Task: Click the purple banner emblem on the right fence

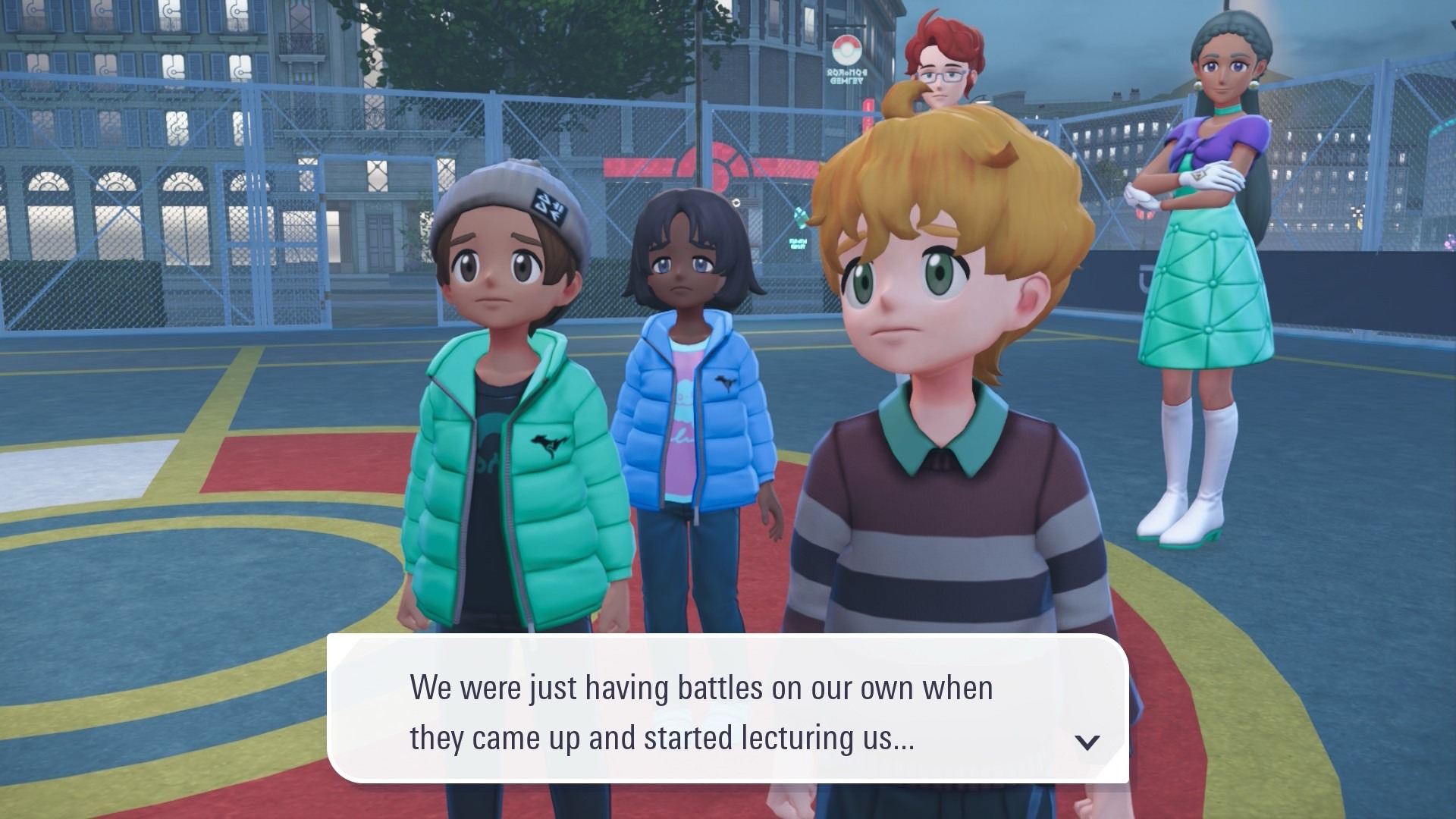Action: pyautogui.click(x=1142, y=277)
